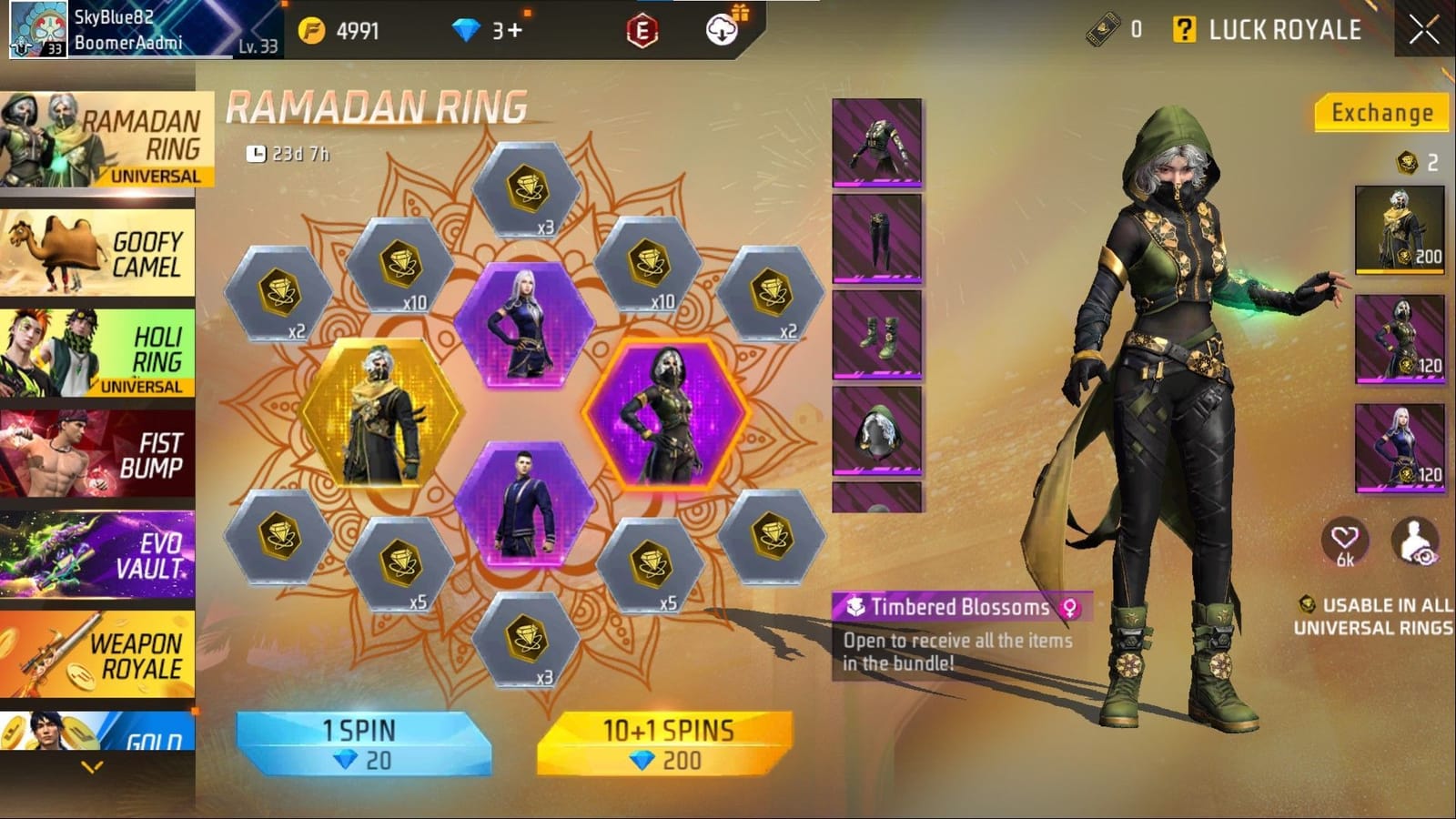Click the gold coin balance icon

312,29
